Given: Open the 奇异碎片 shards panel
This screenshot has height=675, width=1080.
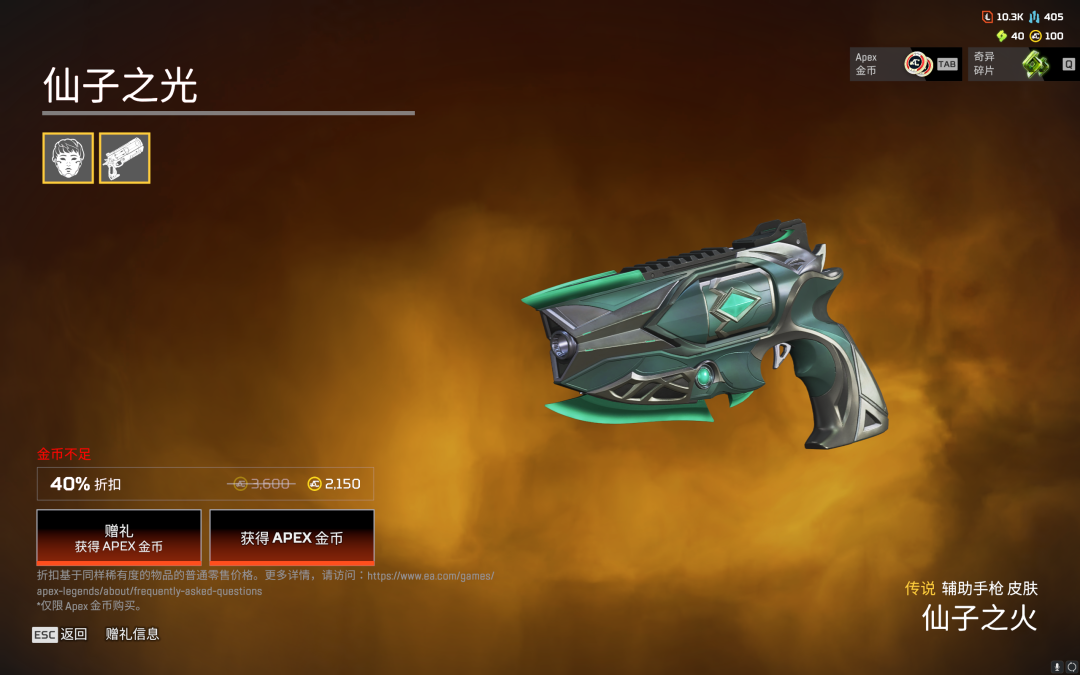Looking at the screenshot, I should [x=1022, y=65].
